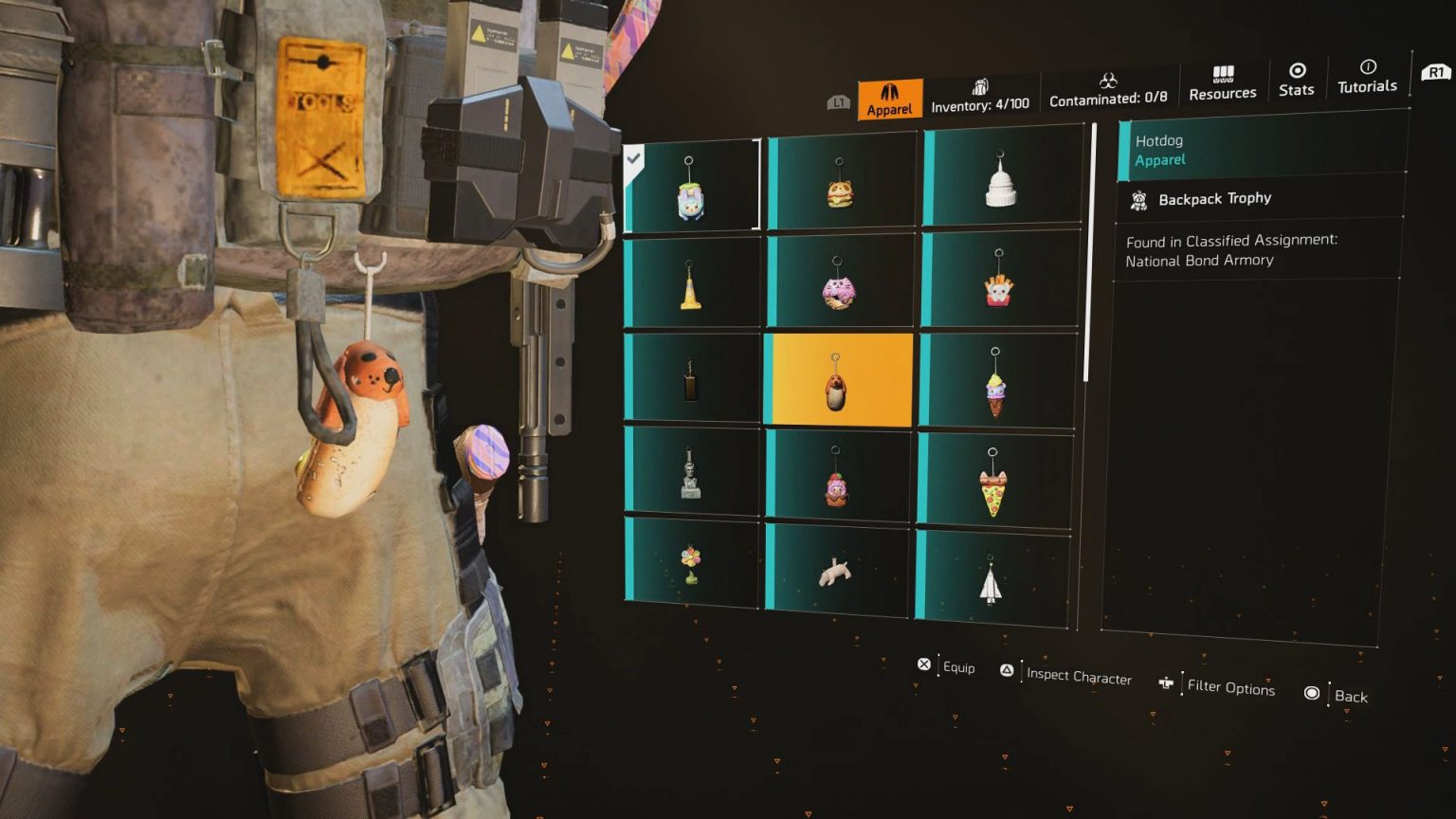Click the L1 shoulder-button prompt
1456x819 pixels.
point(838,100)
